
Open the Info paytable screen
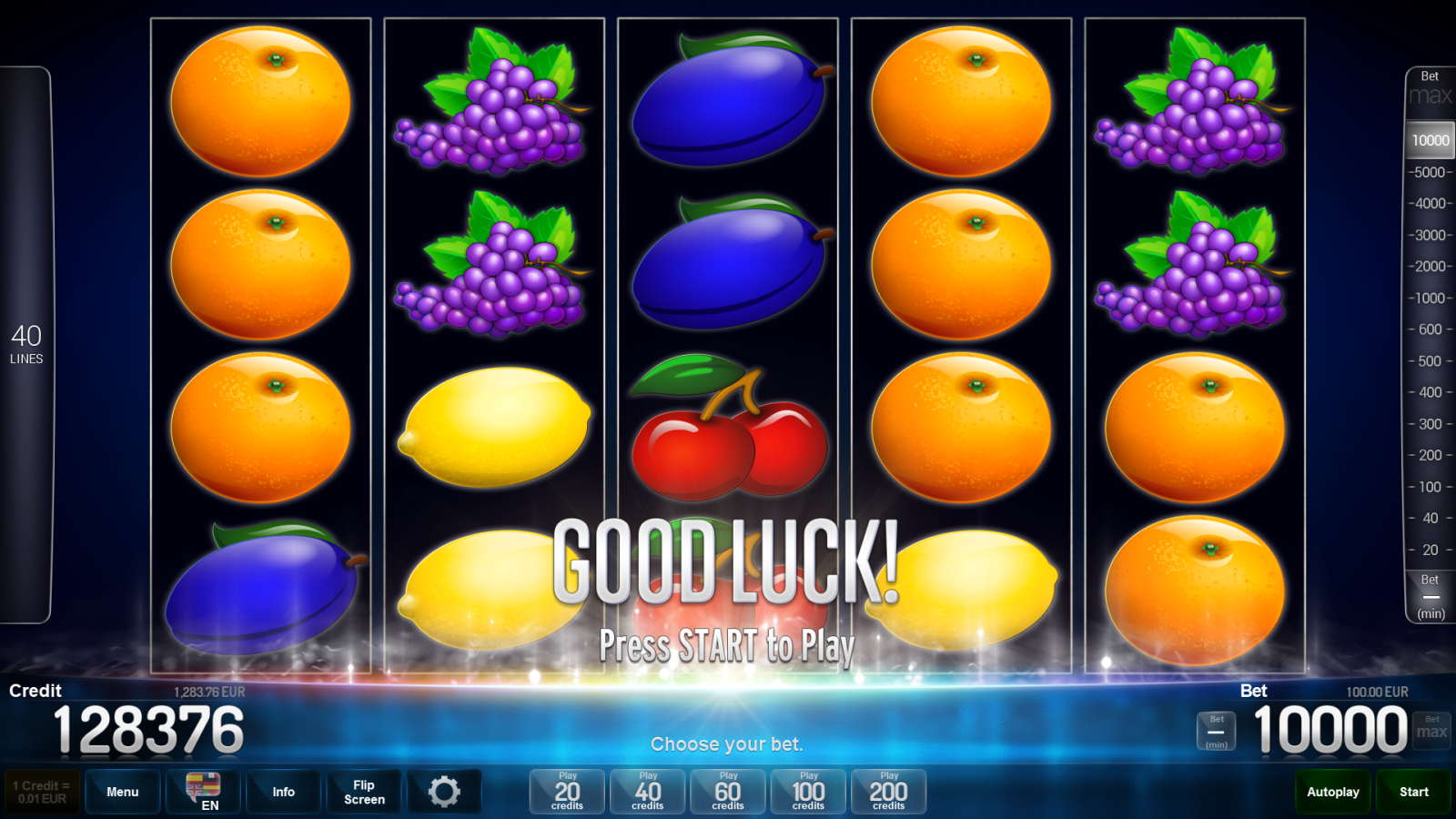click(283, 792)
